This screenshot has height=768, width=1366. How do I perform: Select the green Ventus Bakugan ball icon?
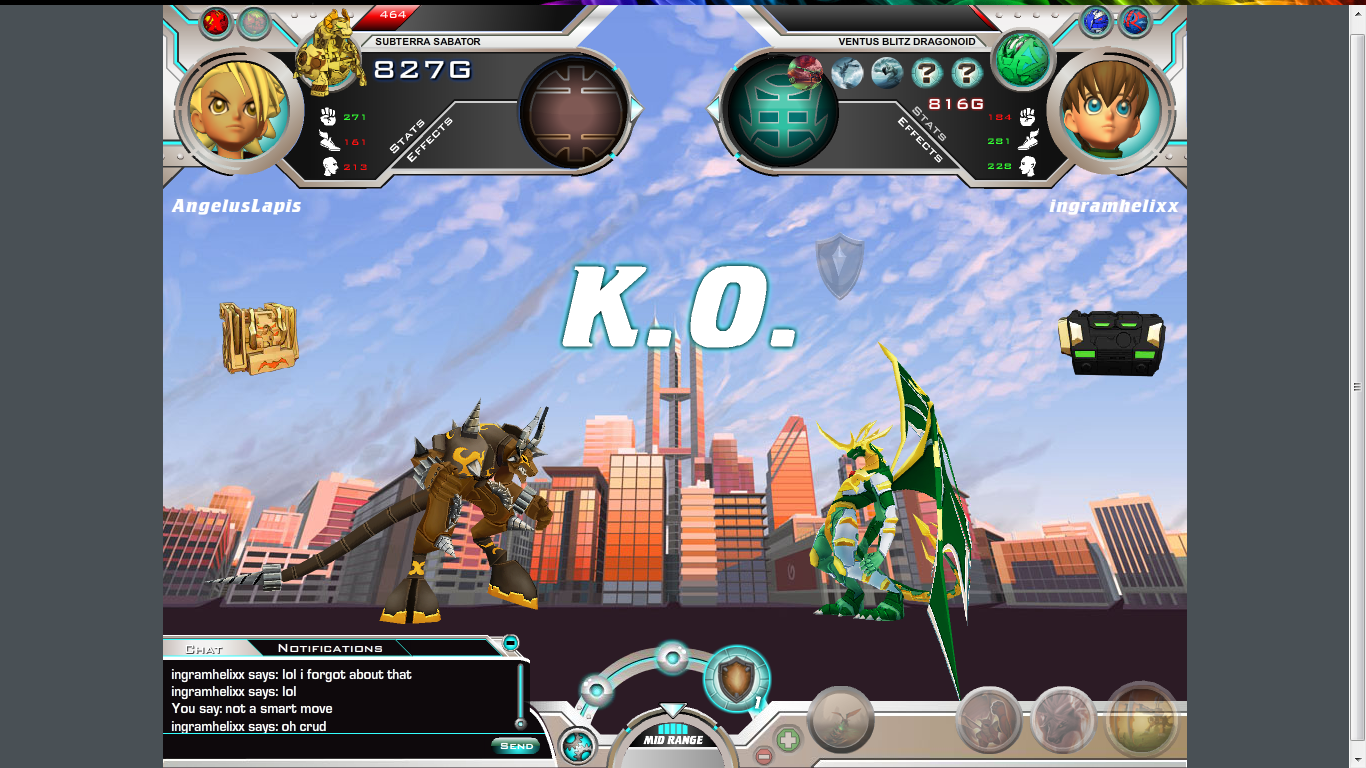click(x=1021, y=57)
